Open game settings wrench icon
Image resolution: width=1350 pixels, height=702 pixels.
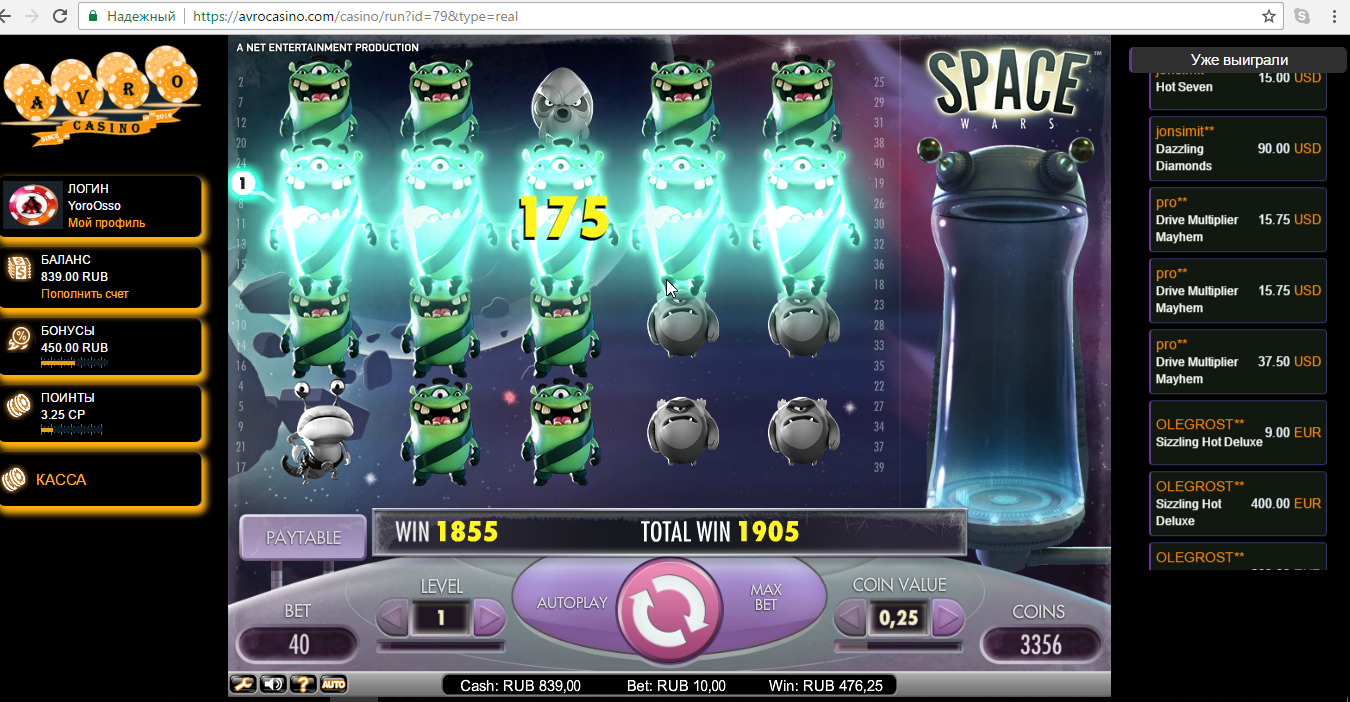[242, 684]
